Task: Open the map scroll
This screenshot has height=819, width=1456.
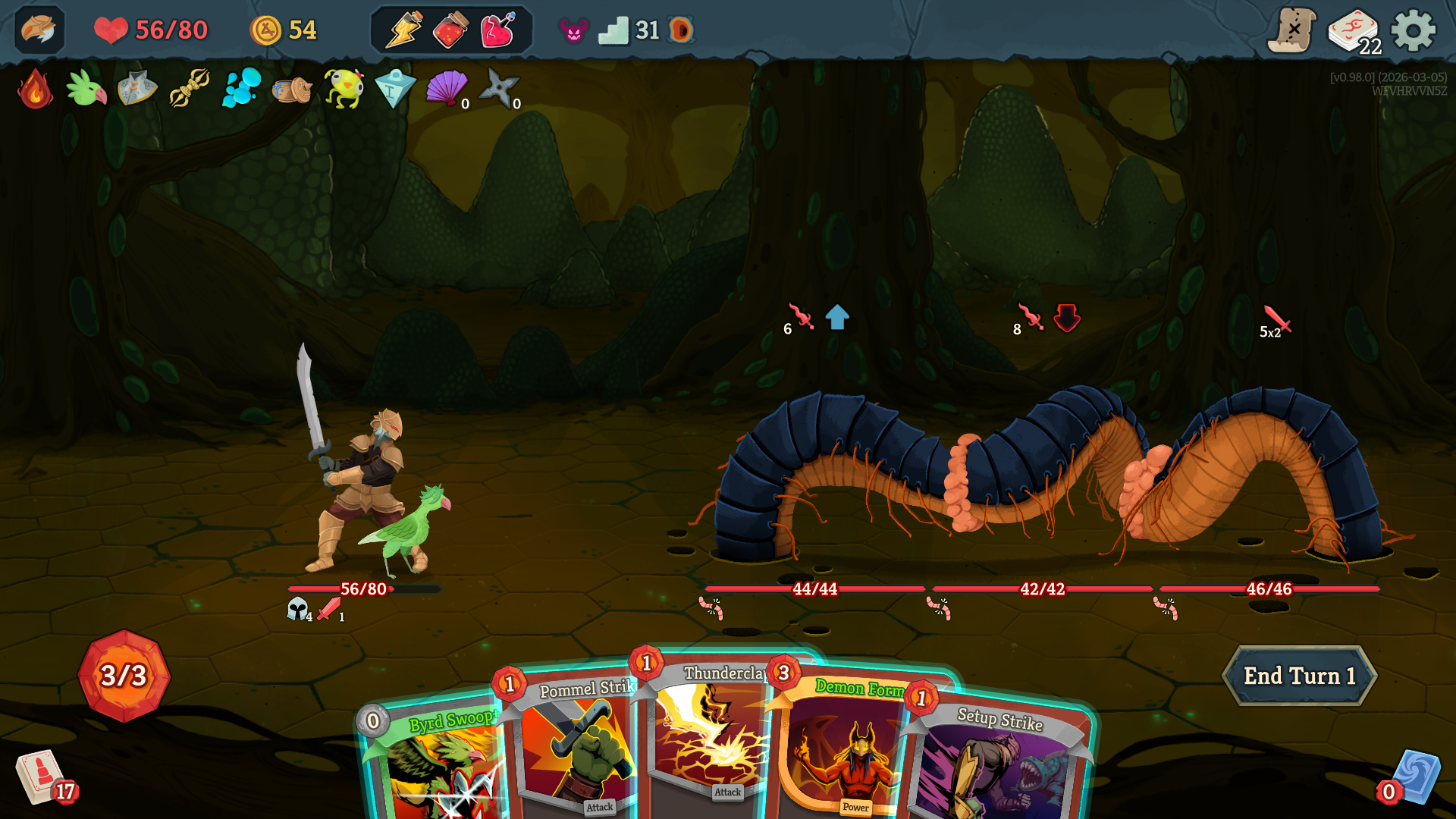Action: click(1291, 31)
